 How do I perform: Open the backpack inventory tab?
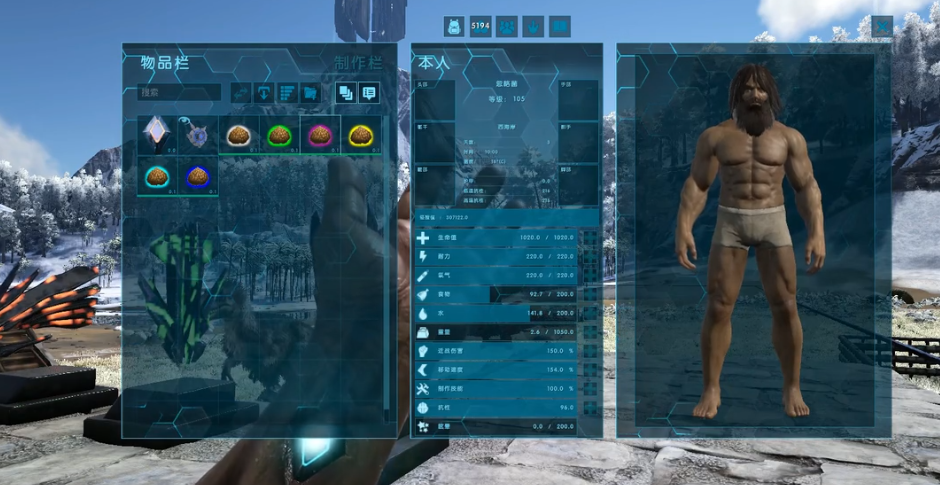[x=454, y=26]
